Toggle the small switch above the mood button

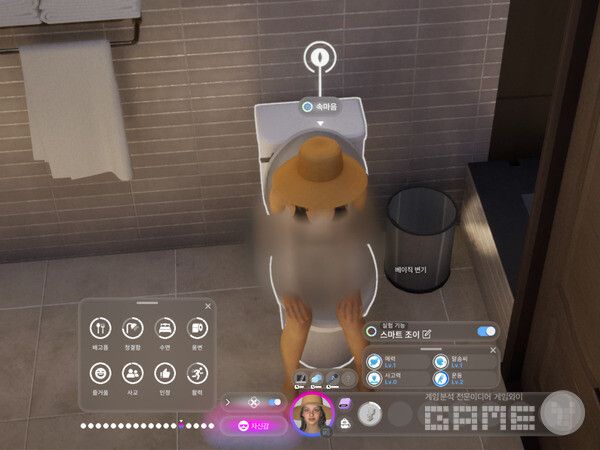[272, 403]
